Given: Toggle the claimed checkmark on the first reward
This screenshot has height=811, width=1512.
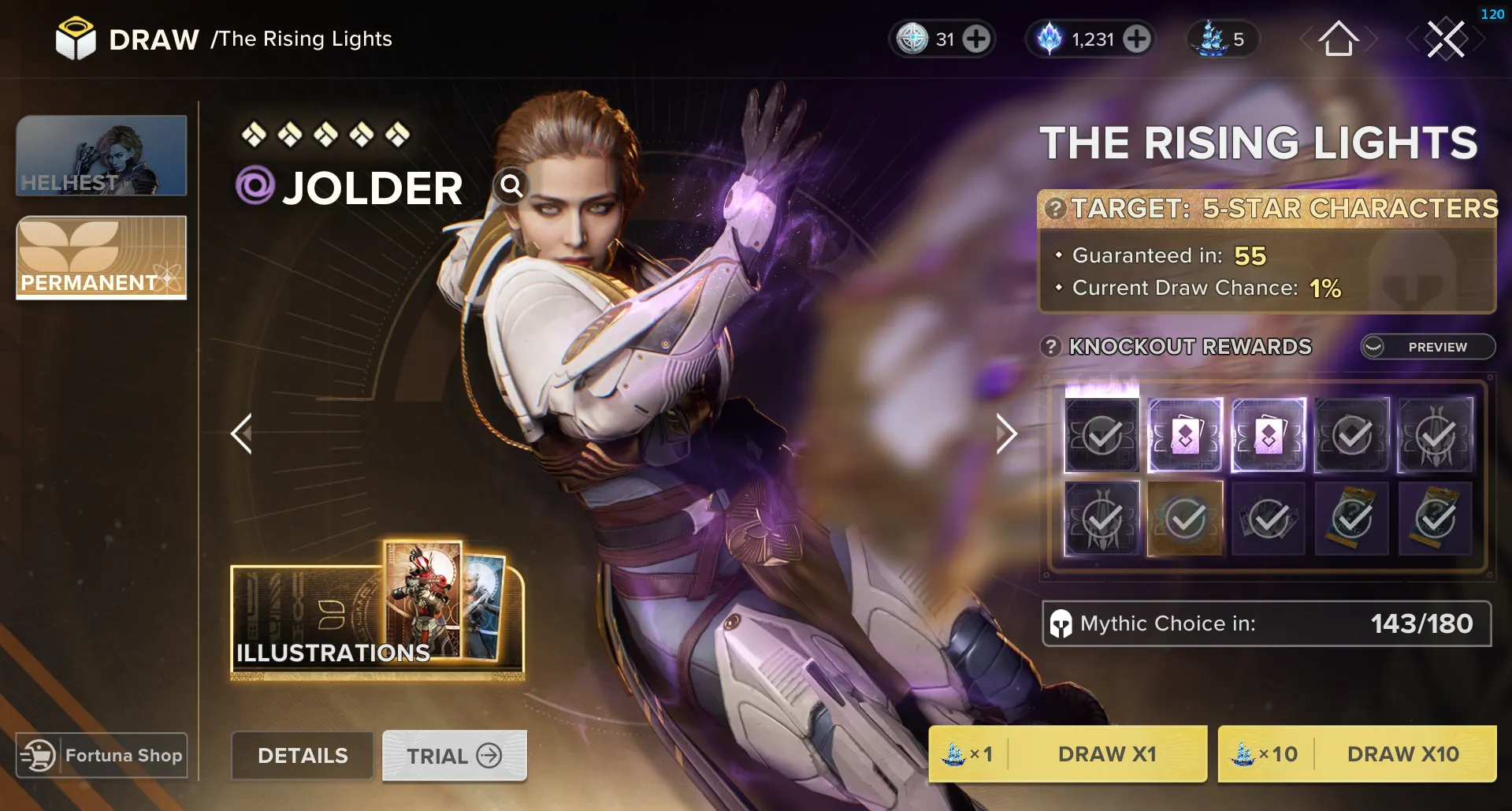Looking at the screenshot, I should tap(1101, 434).
